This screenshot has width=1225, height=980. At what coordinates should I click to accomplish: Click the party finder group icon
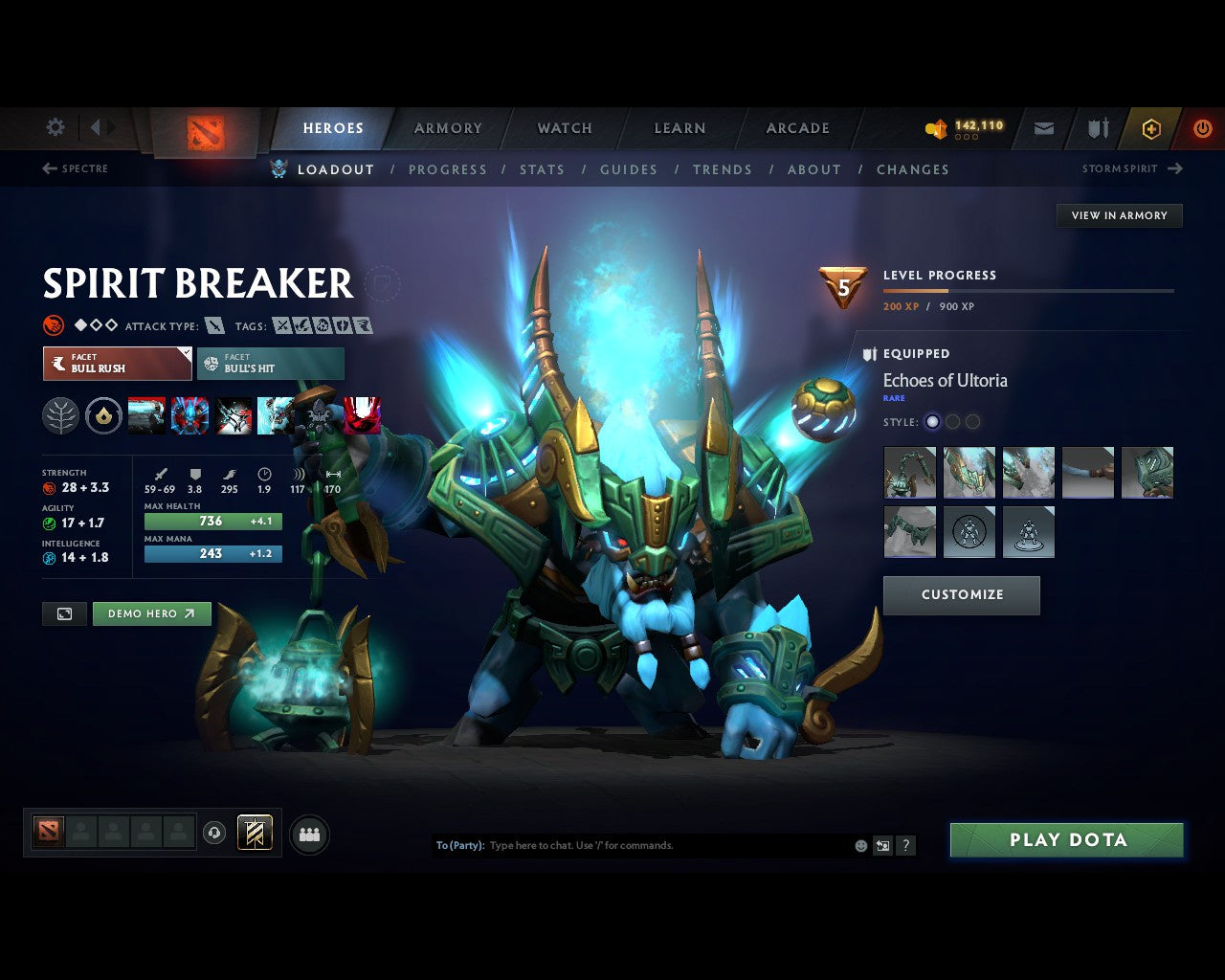pyautogui.click(x=309, y=834)
